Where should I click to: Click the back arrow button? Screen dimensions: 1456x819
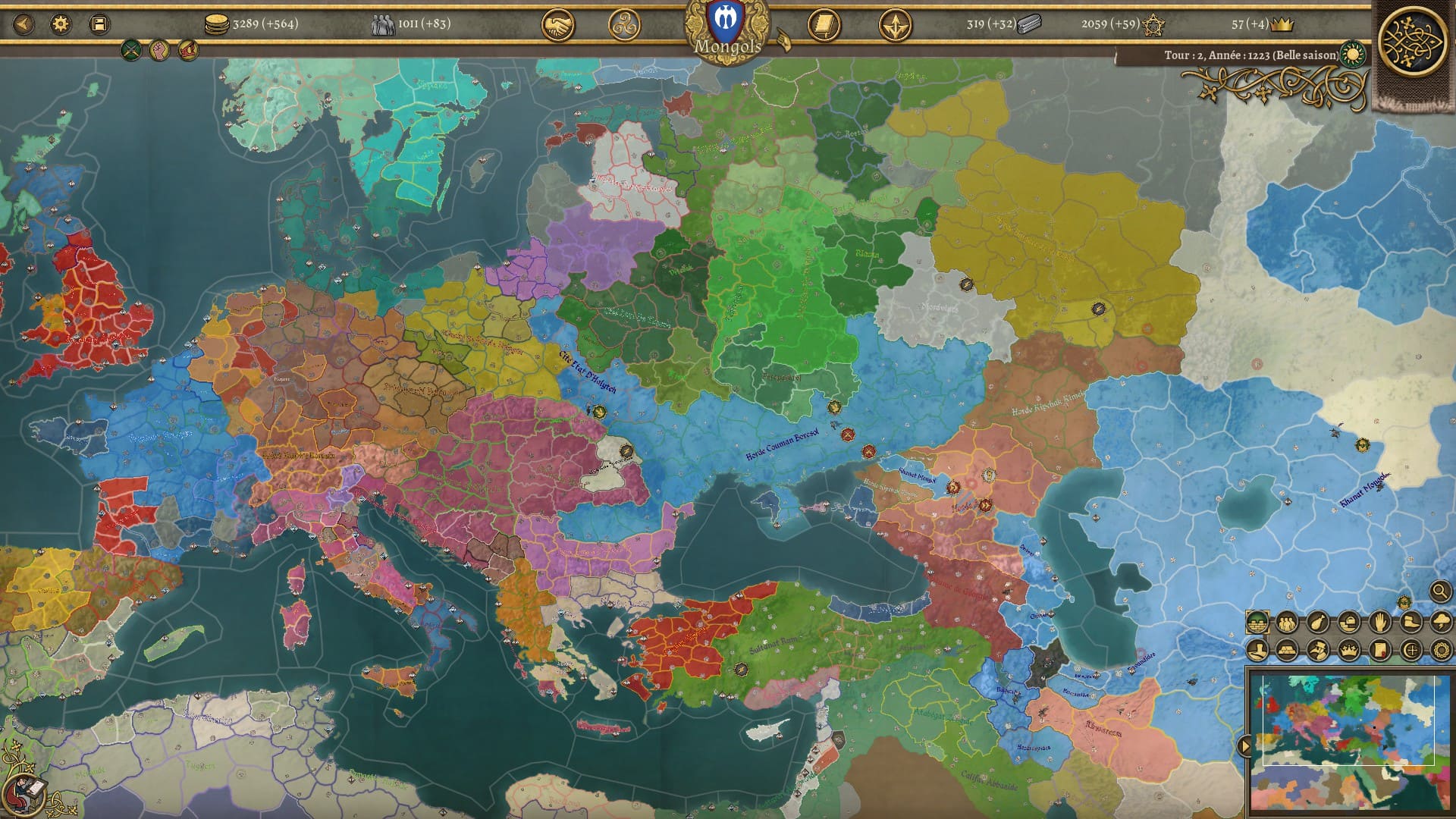[24, 24]
